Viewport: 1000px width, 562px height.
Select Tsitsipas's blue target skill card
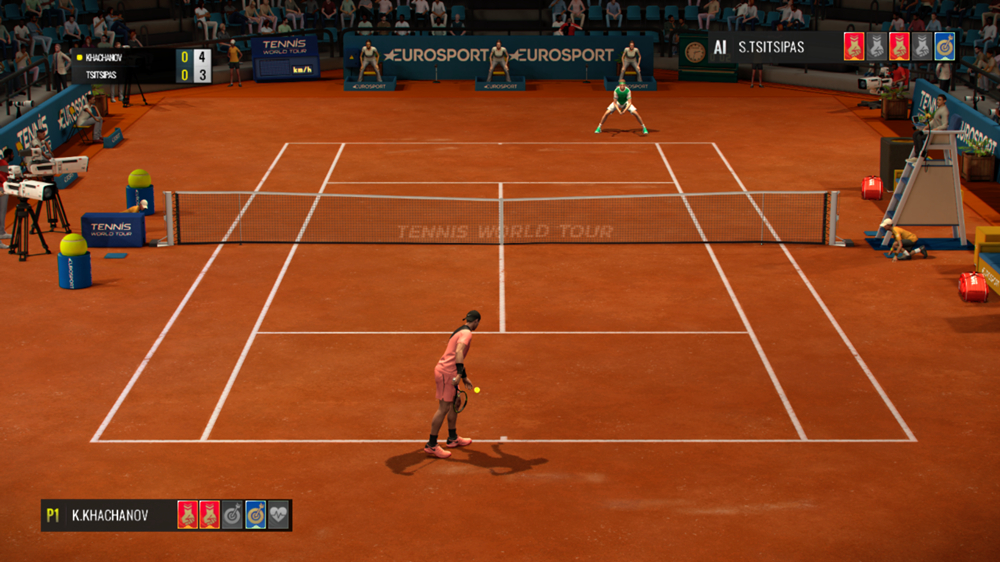coord(944,47)
